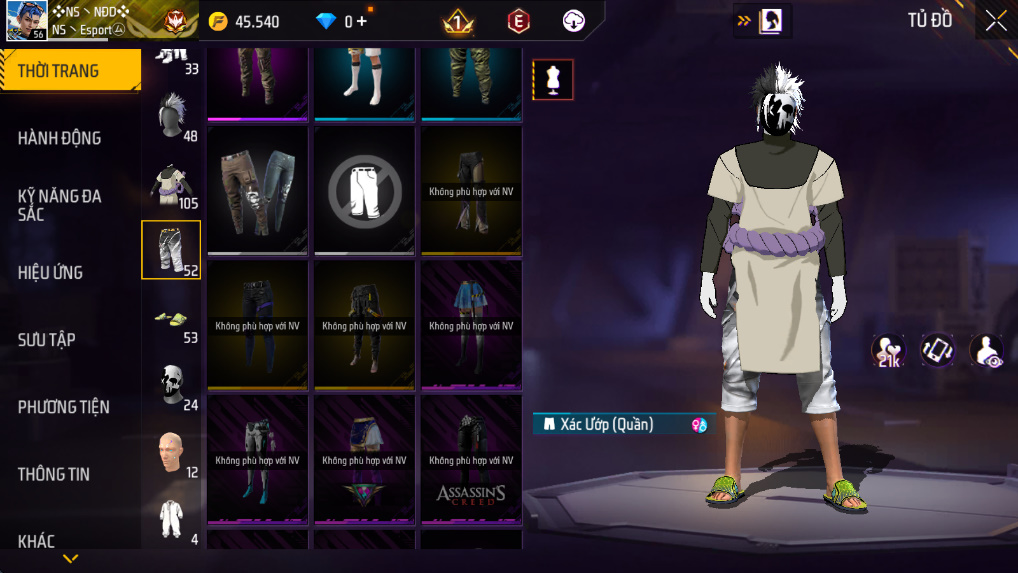The height and width of the screenshot is (573, 1018).
Task: Add diamonds with the plus button
Action: 362,21
